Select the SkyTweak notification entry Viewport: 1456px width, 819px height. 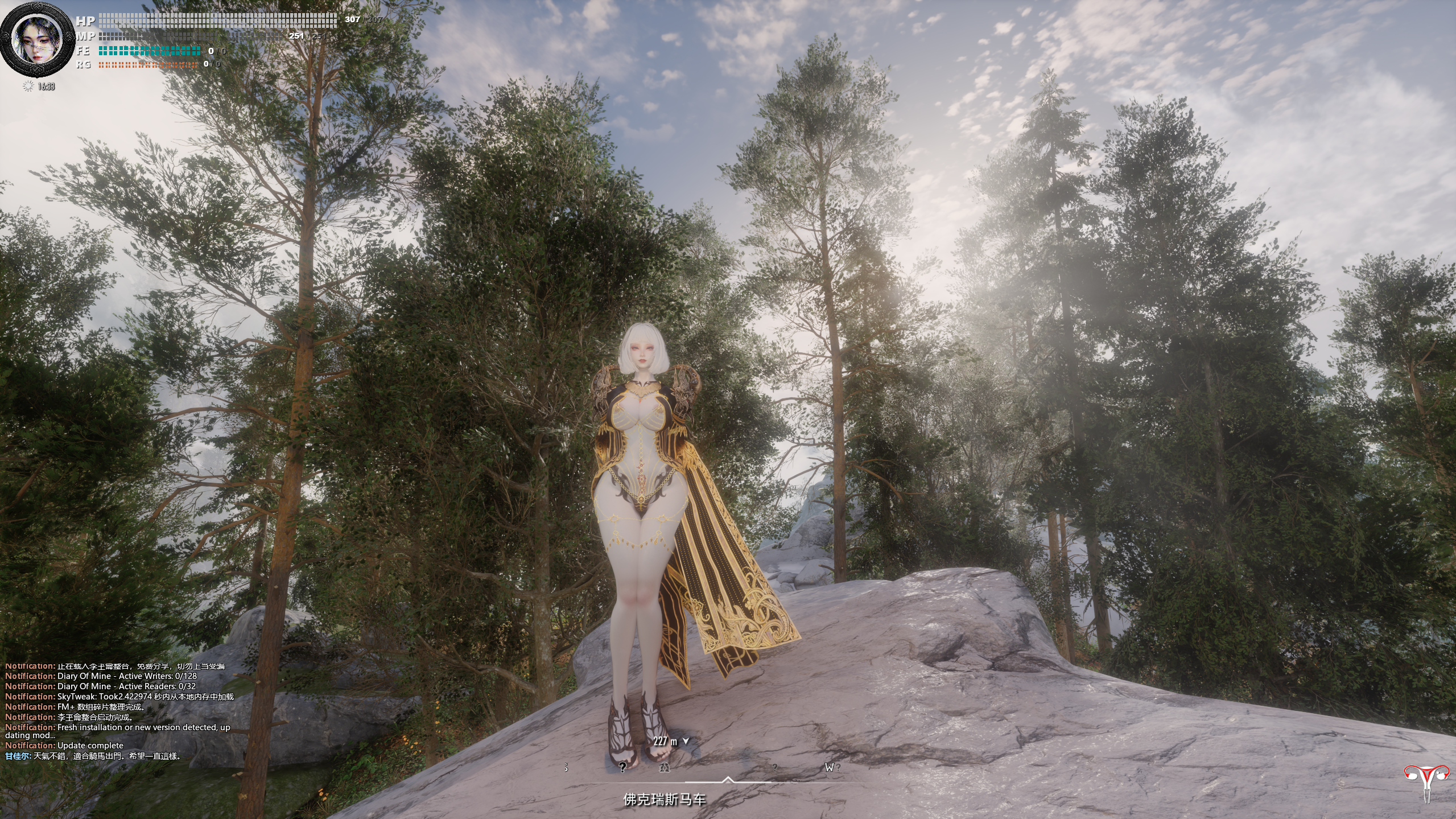(x=119, y=697)
